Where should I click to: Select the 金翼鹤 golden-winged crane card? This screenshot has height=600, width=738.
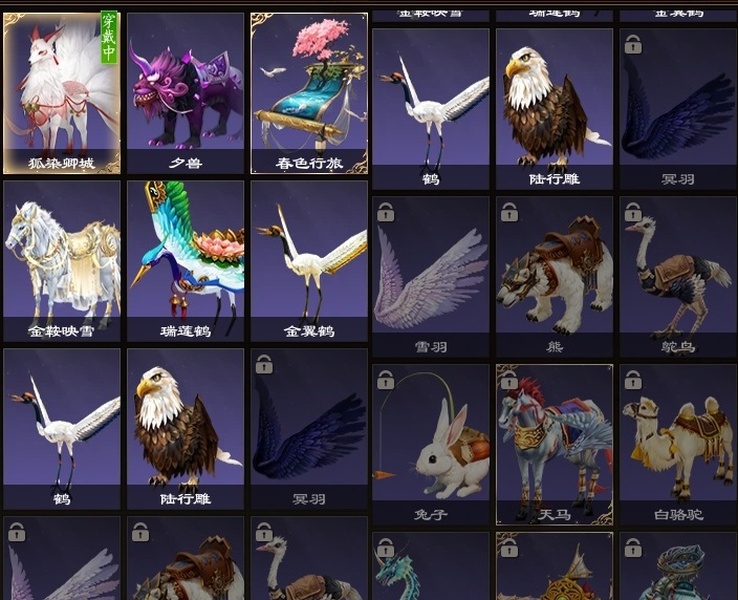309,260
